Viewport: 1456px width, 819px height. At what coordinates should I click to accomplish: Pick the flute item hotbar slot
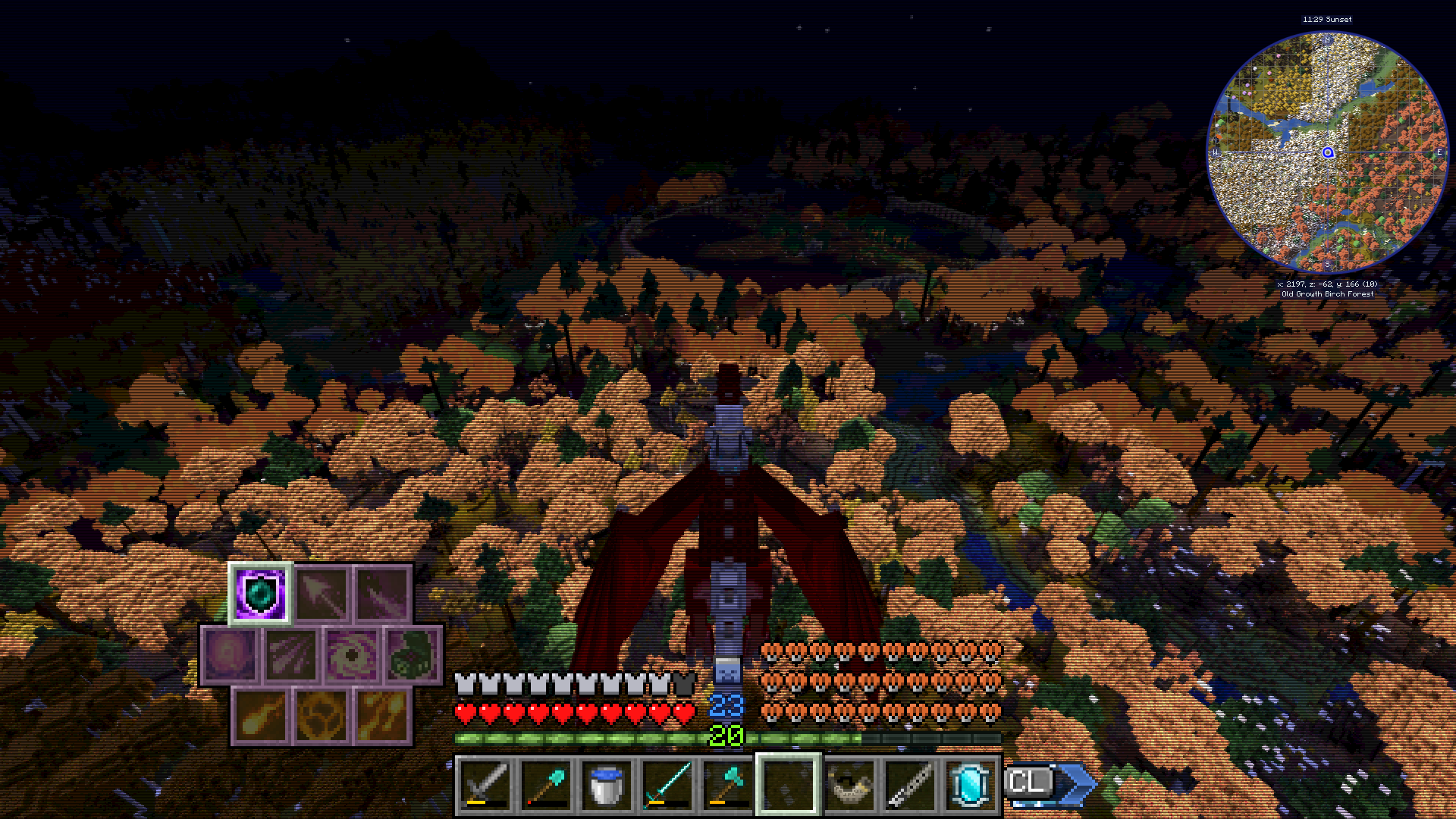908,785
